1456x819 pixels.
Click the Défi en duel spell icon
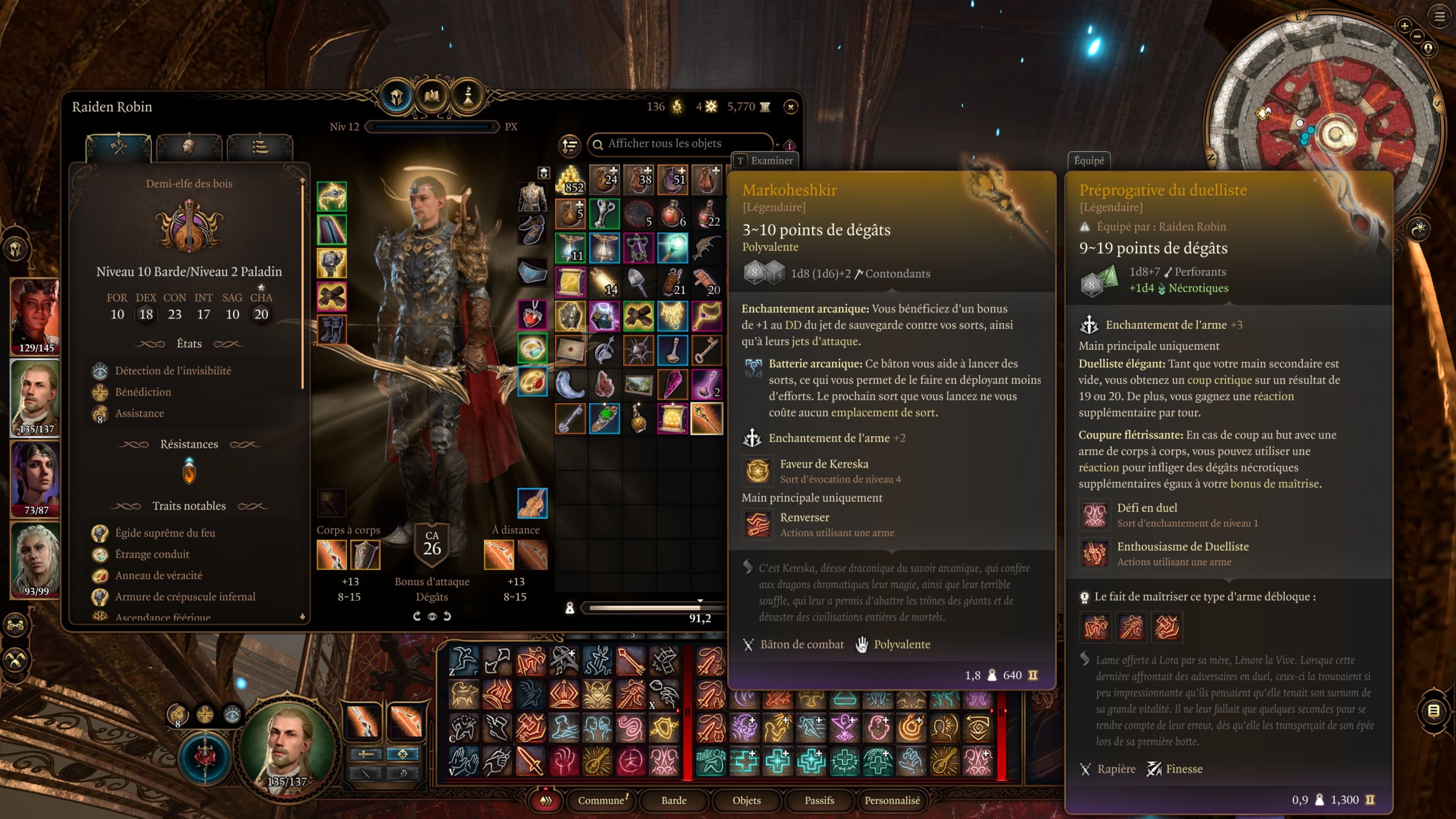click(x=1095, y=515)
